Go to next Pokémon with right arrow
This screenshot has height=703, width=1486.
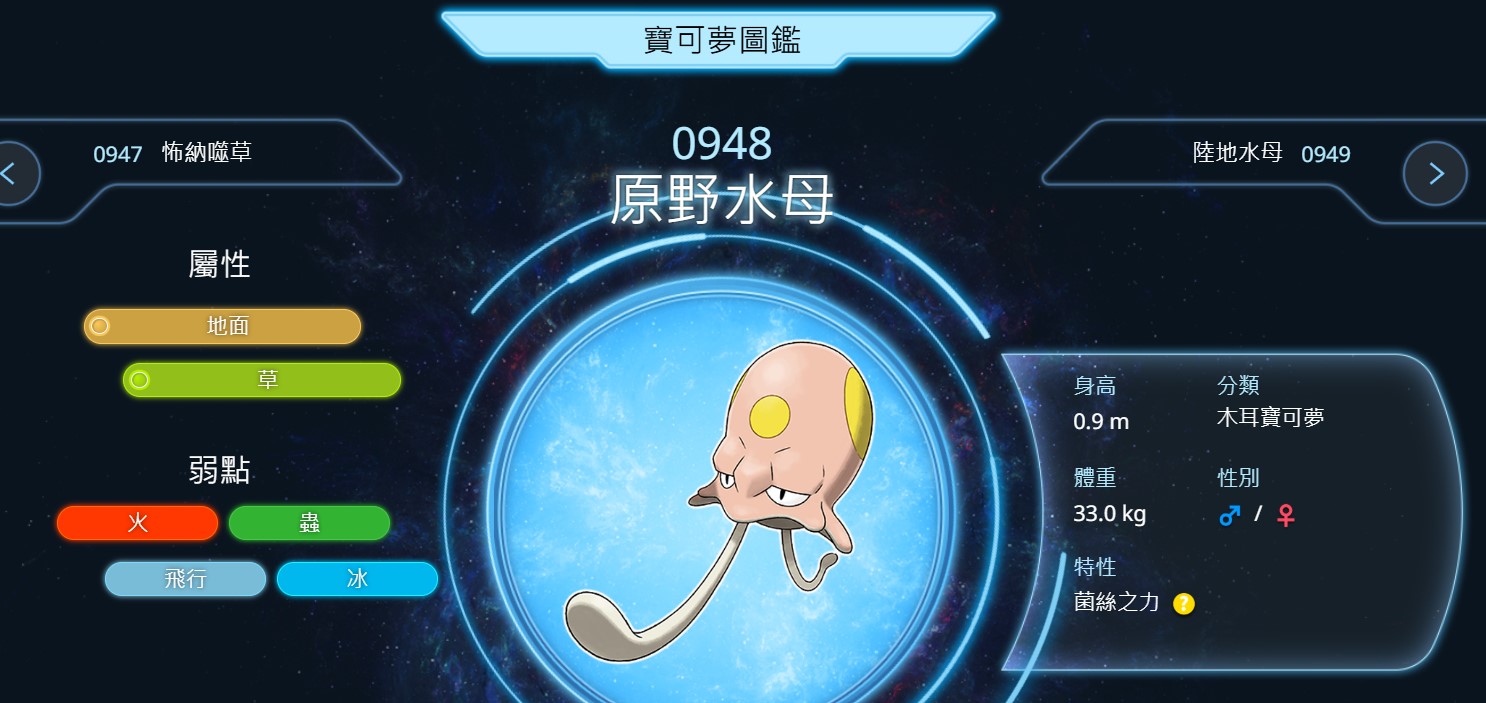(x=1435, y=173)
